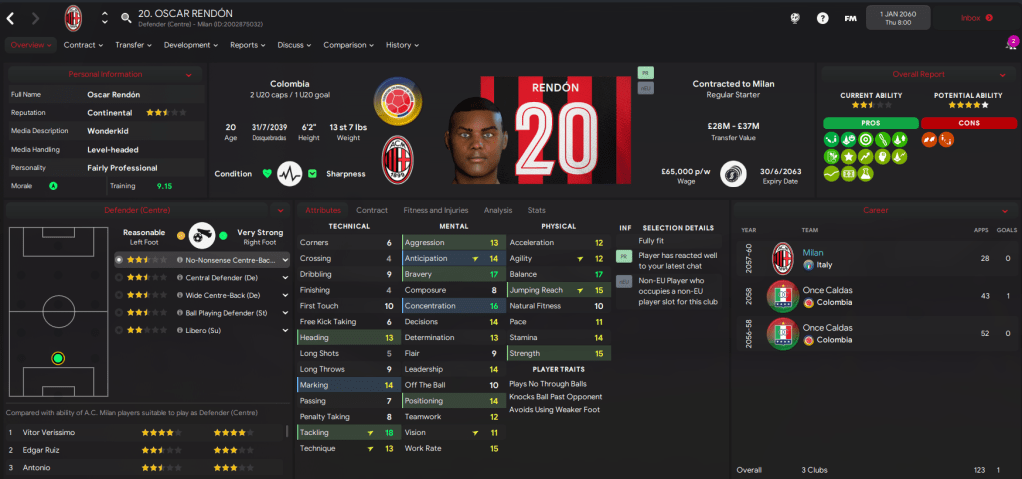Open the Discuss dropdown menu
Viewport: 1022px width, 479px height.
(x=294, y=45)
